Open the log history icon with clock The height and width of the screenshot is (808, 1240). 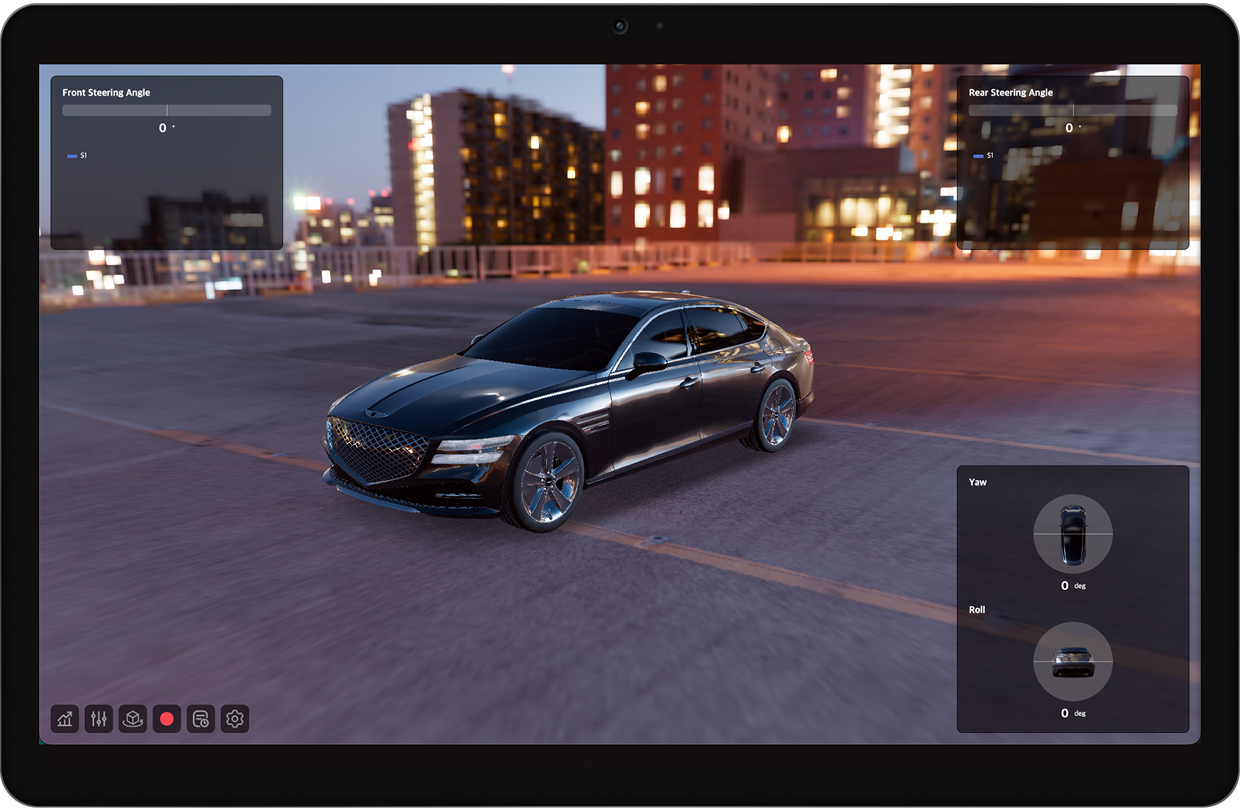(x=201, y=719)
